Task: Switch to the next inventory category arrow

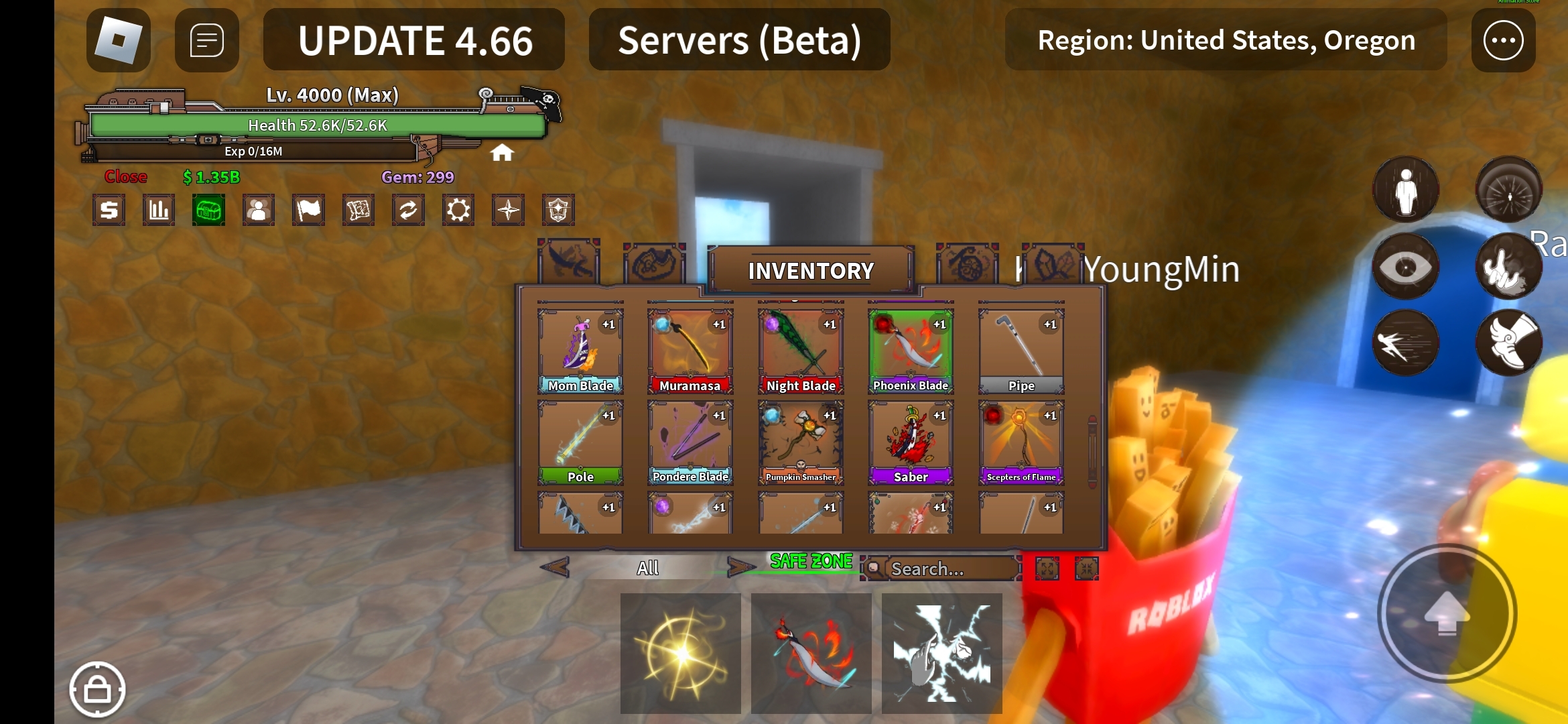Action: pyautogui.click(x=740, y=568)
